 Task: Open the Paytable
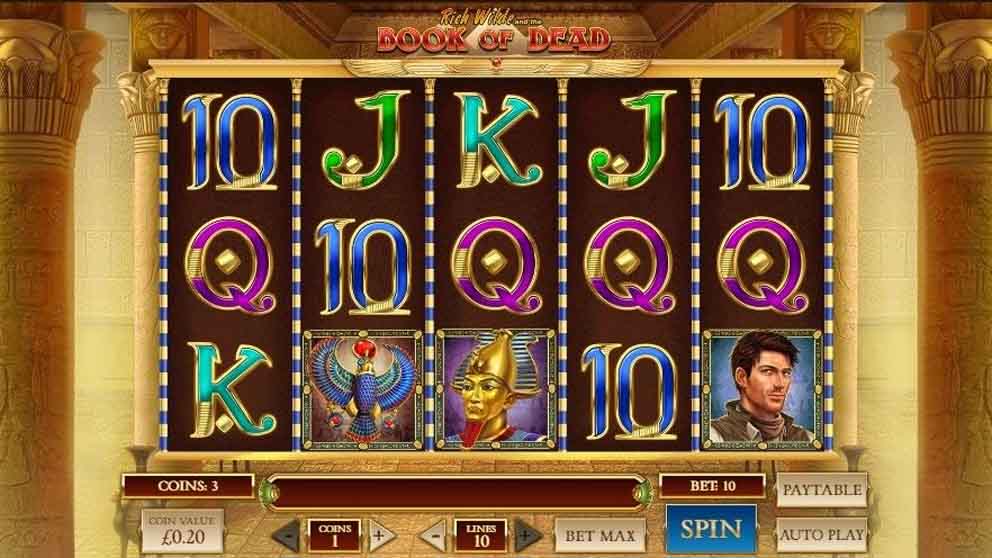click(x=821, y=490)
